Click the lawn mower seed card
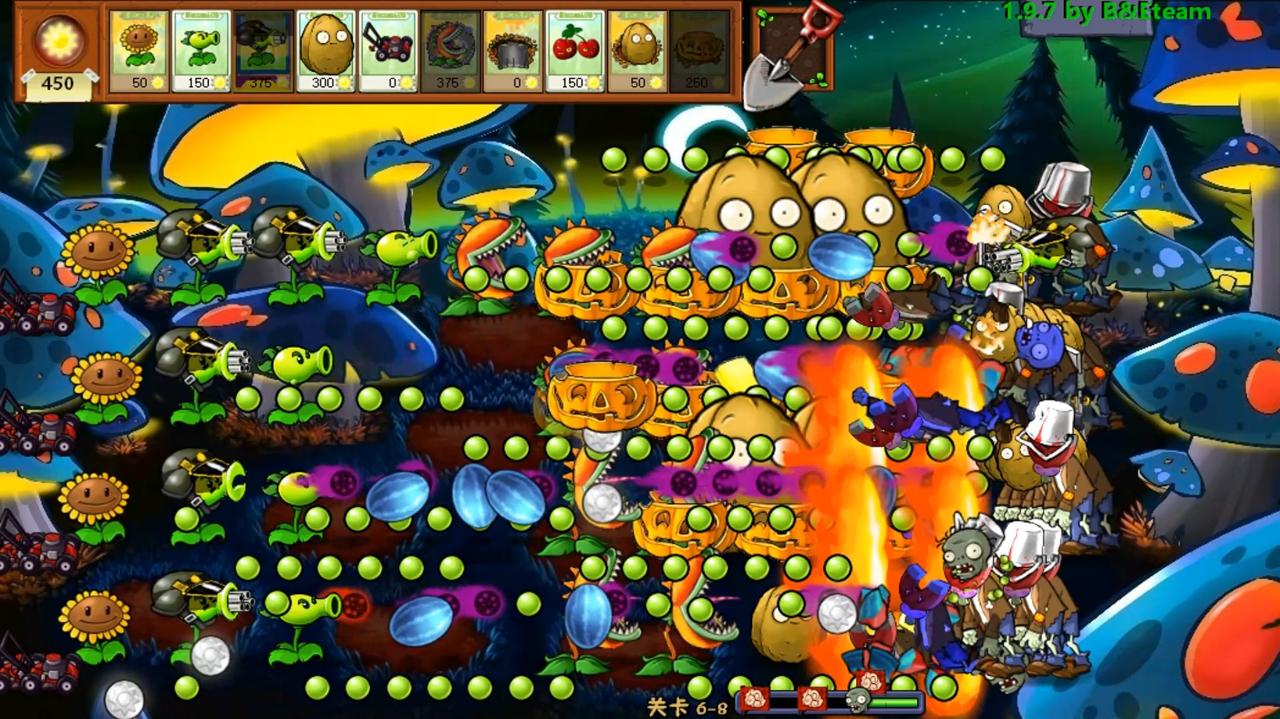The height and width of the screenshot is (719, 1280). 388,51
